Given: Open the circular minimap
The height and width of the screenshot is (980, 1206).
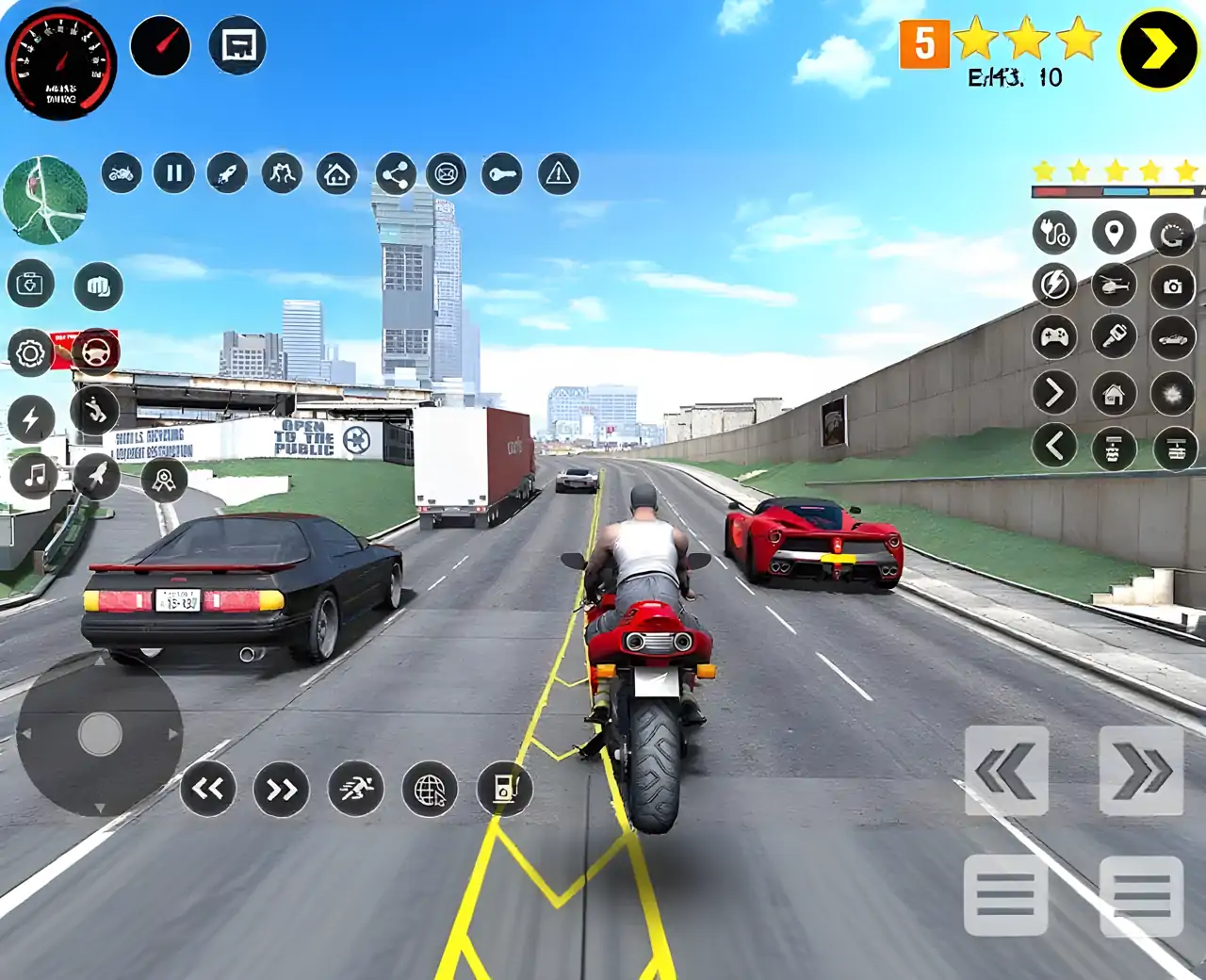Looking at the screenshot, I should point(45,200).
